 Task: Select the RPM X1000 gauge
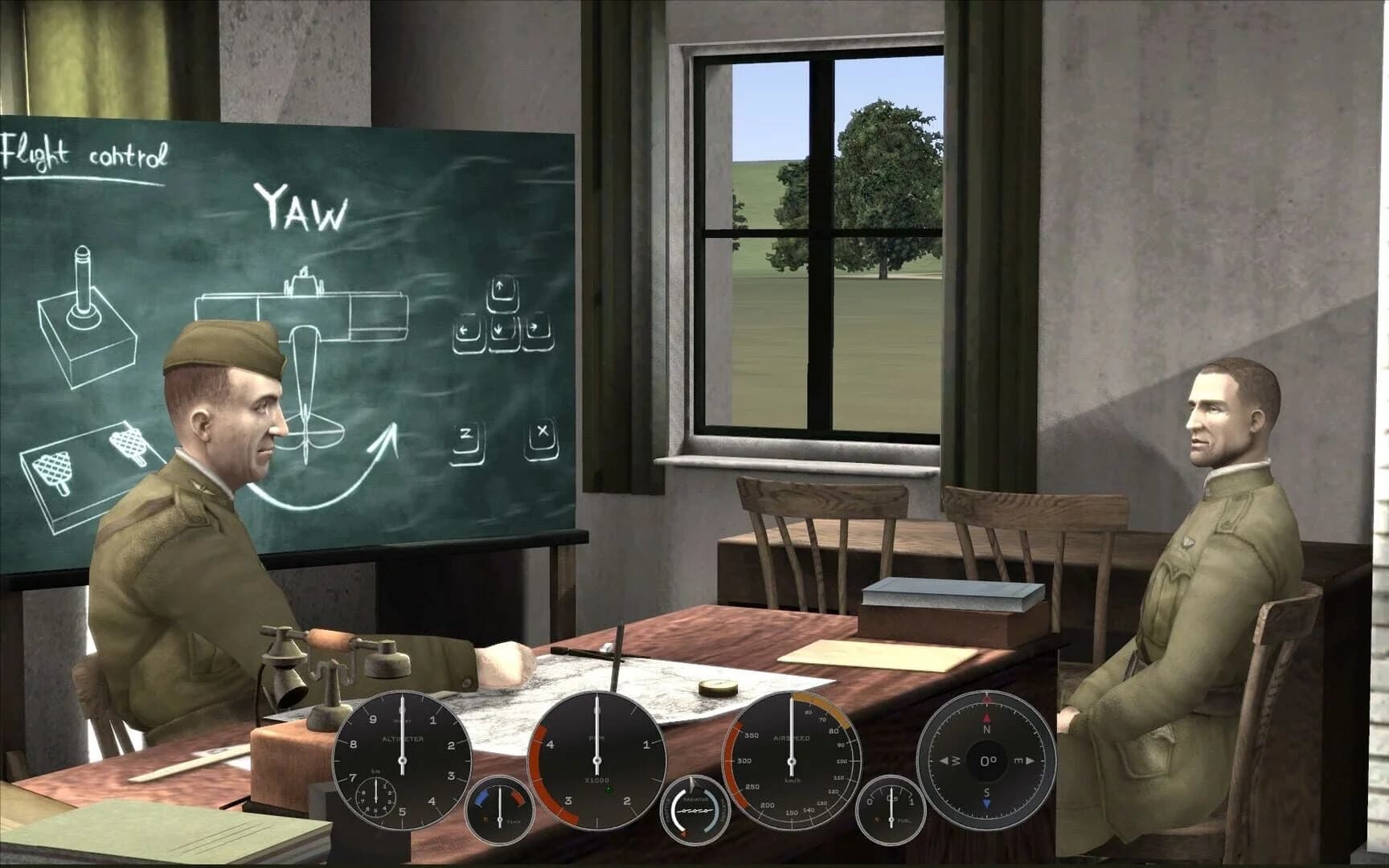[596, 759]
